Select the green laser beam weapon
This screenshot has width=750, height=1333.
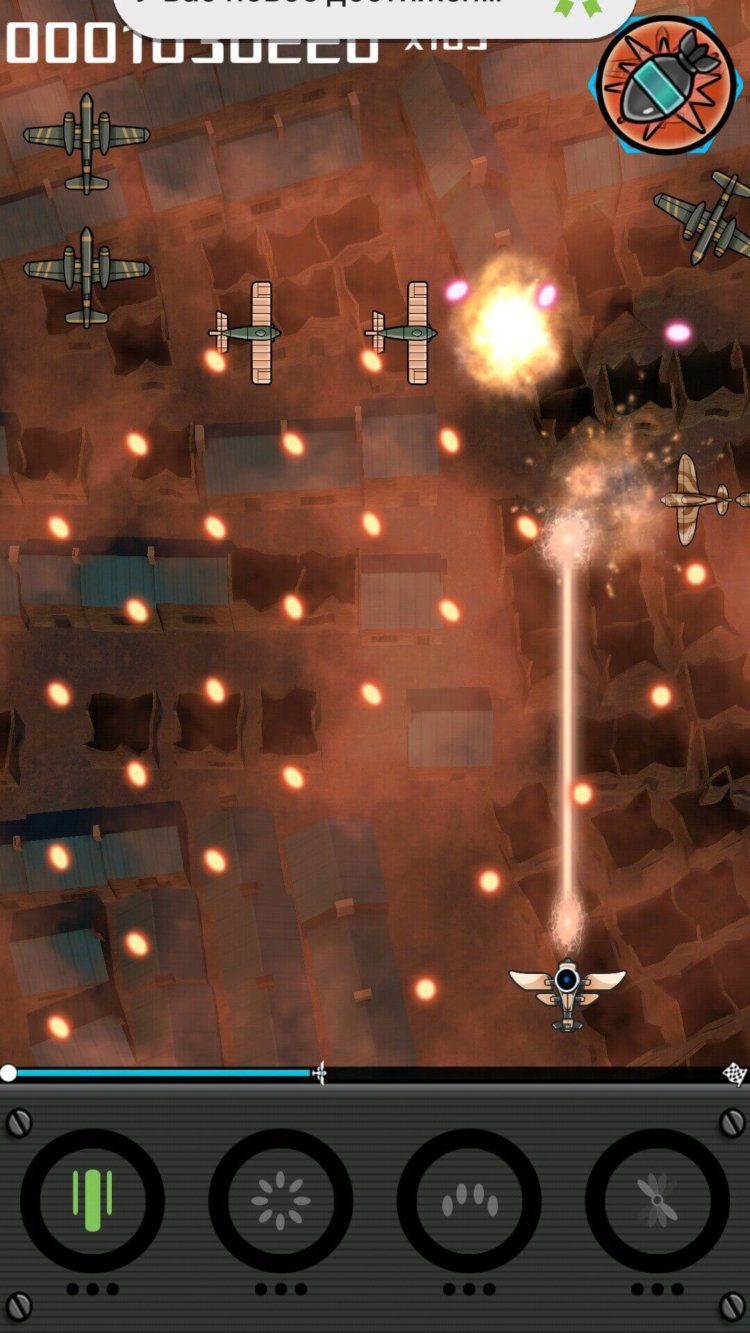92,1200
